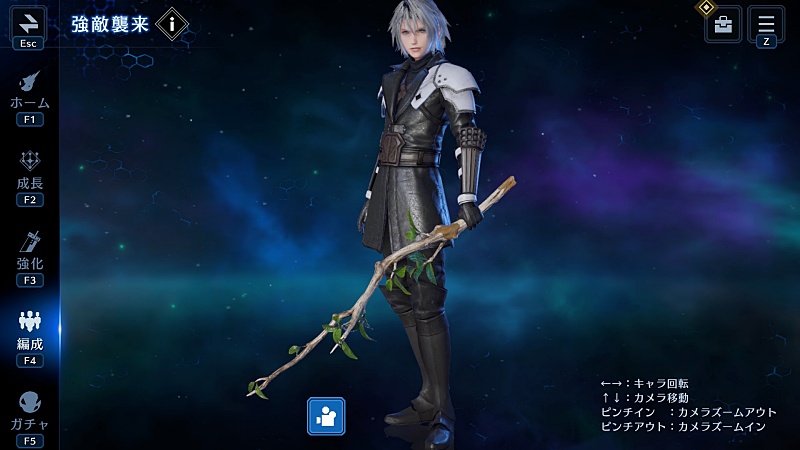The width and height of the screenshot is (800, 450).
Task: Toggle the blue camera view button
Action: point(326,416)
